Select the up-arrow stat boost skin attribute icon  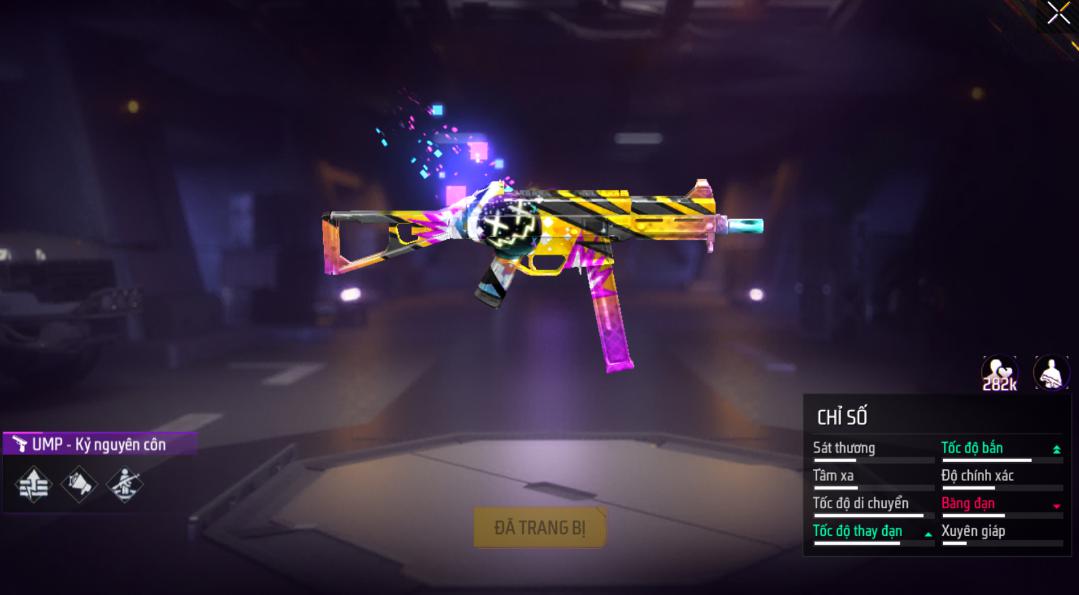[x=33, y=485]
